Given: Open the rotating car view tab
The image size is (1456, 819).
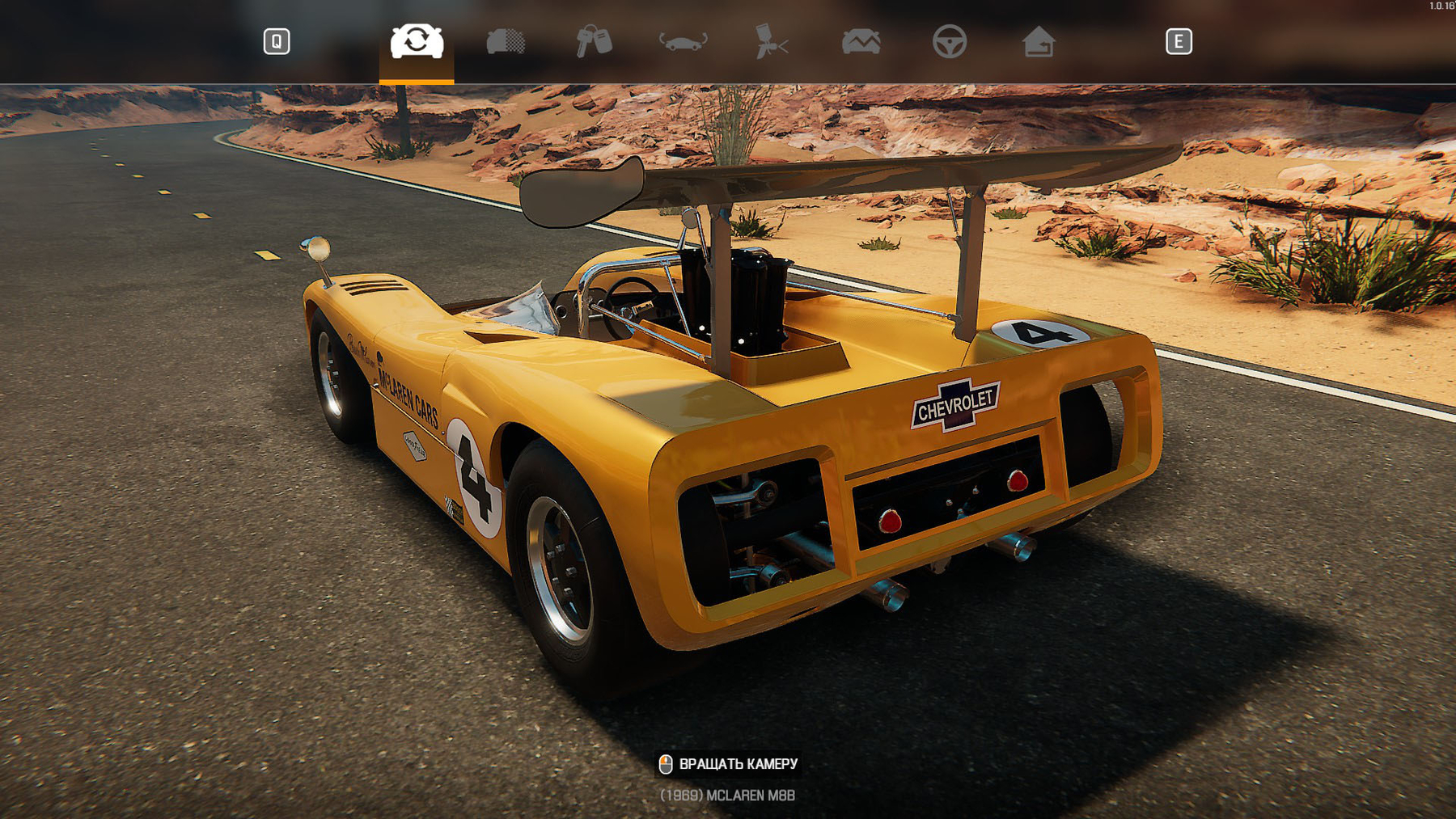Looking at the screenshot, I should pos(683,41).
